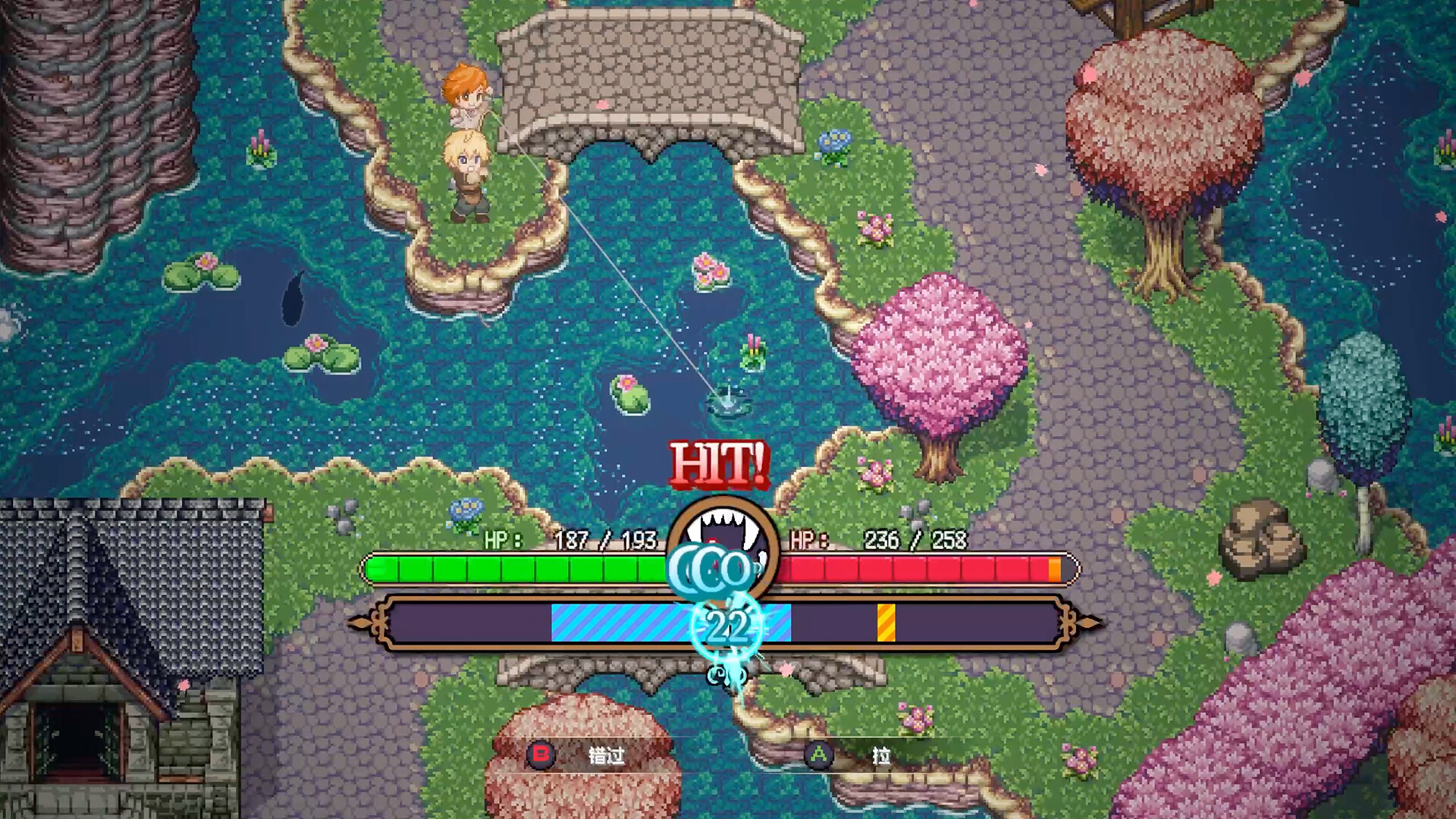Select the orange-haired character near the bridge
The width and height of the screenshot is (1456, 819).
466,95
